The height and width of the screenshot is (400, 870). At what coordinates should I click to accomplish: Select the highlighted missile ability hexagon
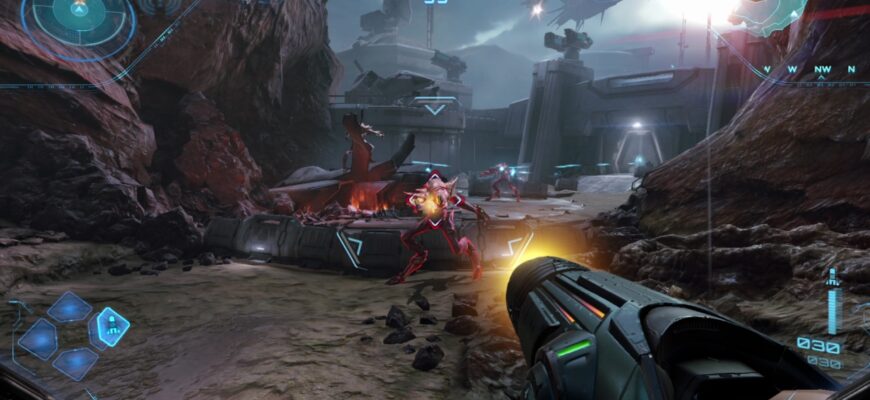coord(111,327)
